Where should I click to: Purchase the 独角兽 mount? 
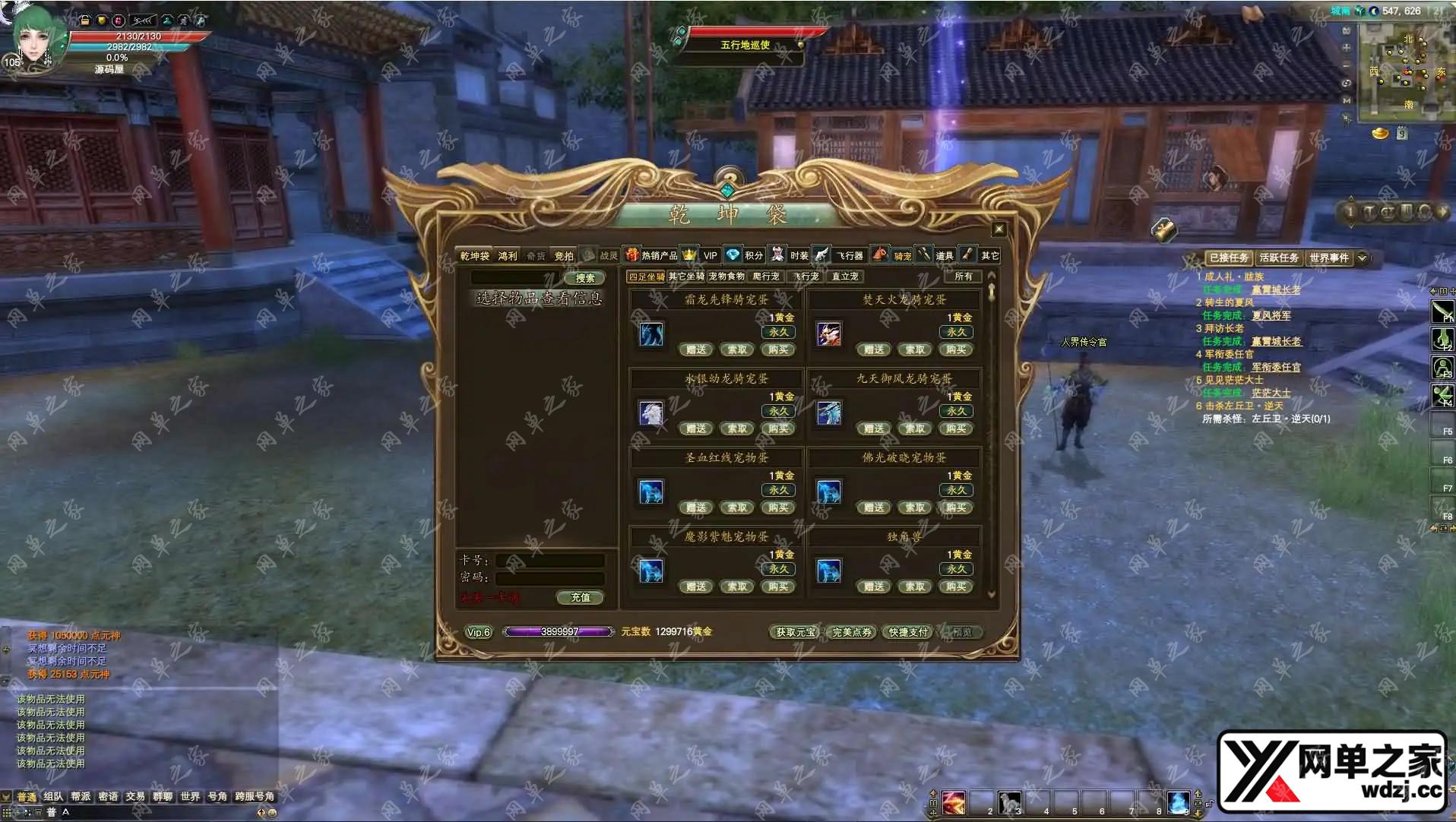(x=956, y=587)
